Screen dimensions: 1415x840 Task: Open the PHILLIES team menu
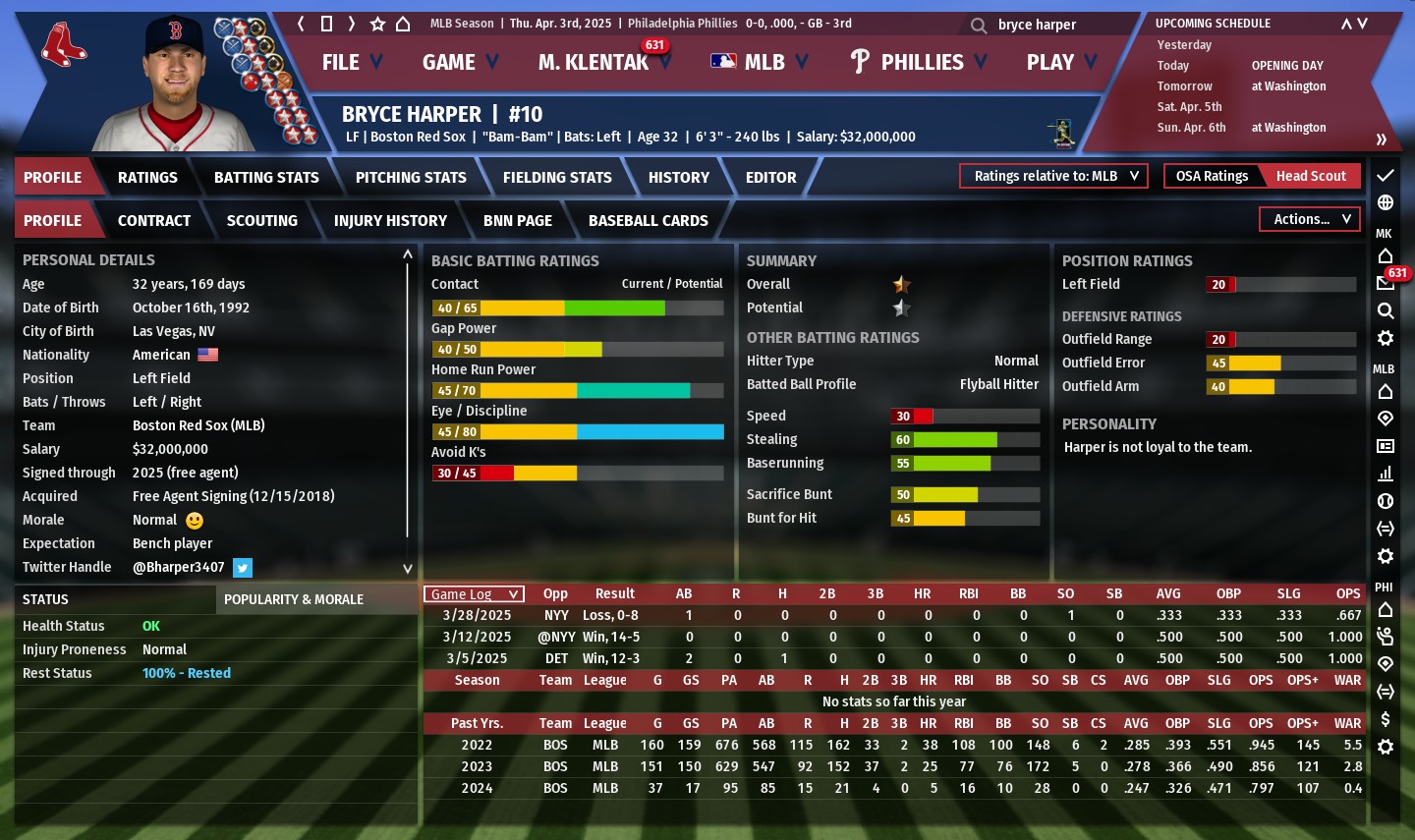pos(919,62)
